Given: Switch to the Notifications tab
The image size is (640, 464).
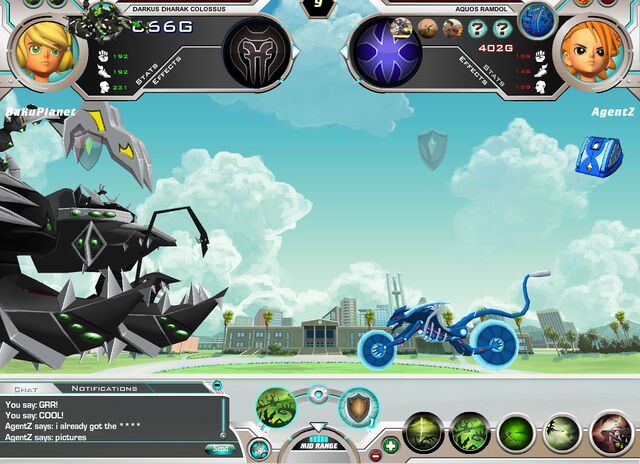Looking at the screenshot, I should 104,388.
